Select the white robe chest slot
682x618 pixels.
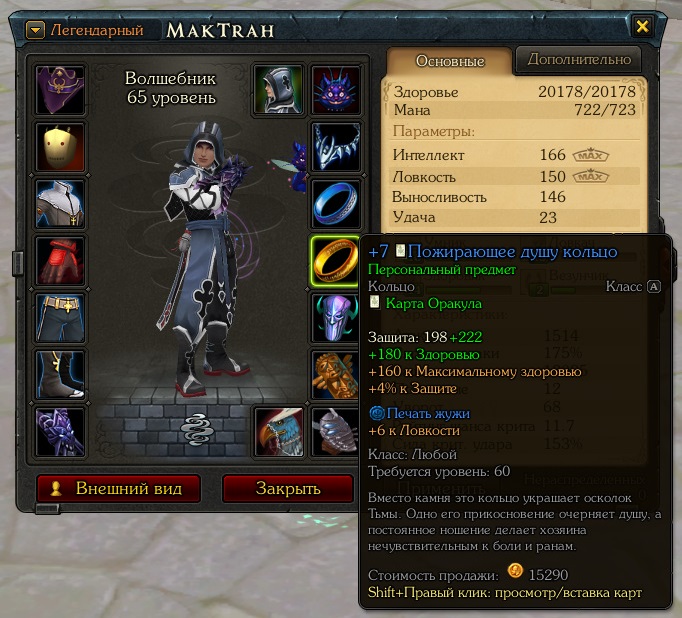point(60,204)
